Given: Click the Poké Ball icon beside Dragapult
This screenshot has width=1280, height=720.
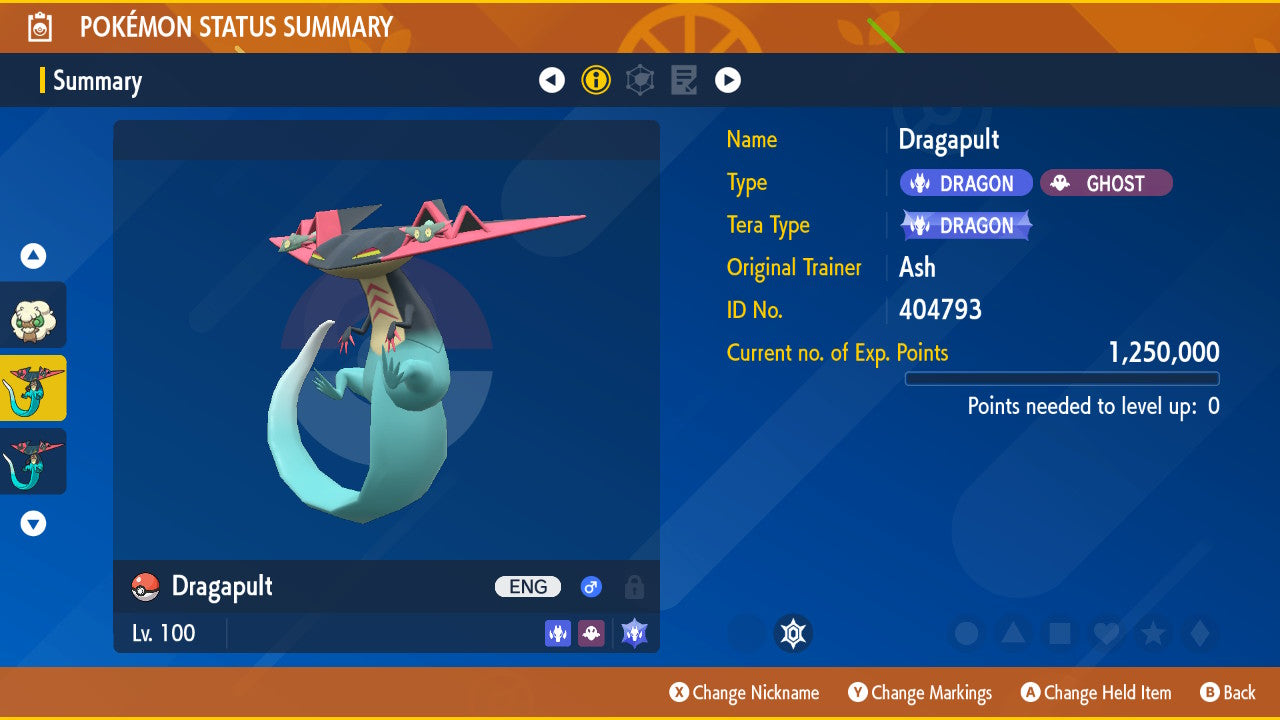Looking at the screenshot, I should click(144, 587).
